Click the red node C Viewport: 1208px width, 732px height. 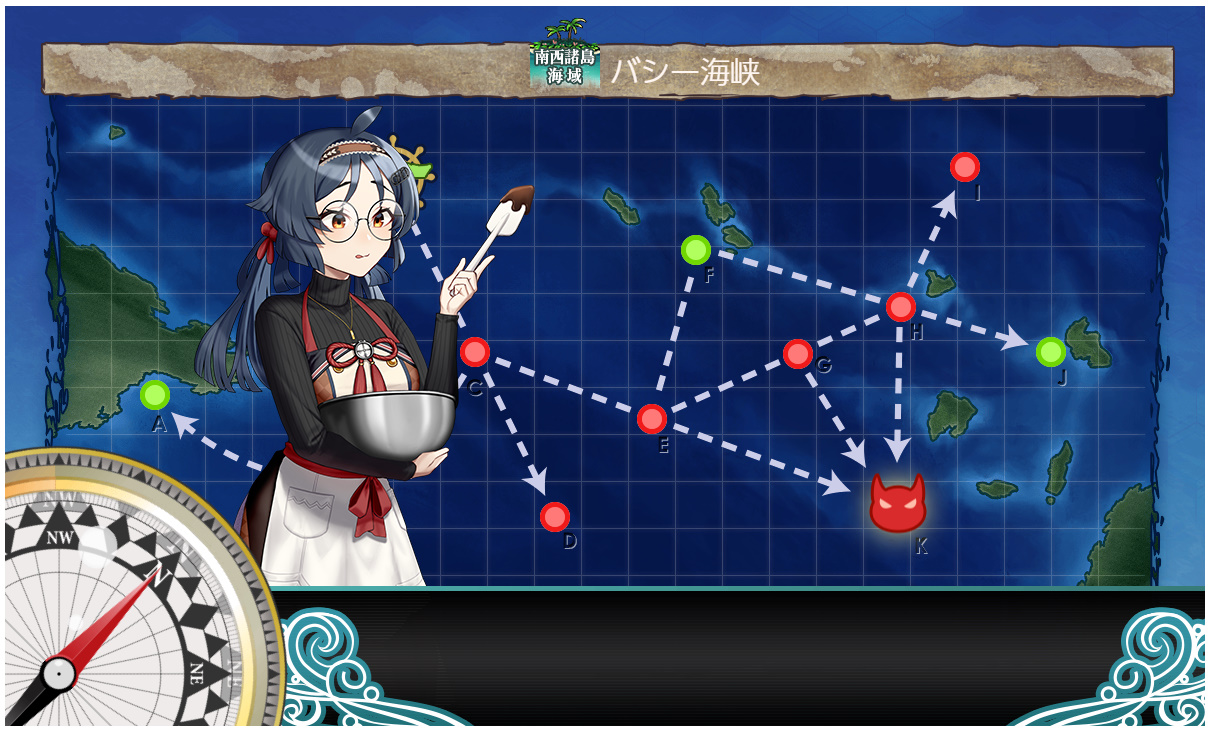pyautogui.click(x=474, y=352)
